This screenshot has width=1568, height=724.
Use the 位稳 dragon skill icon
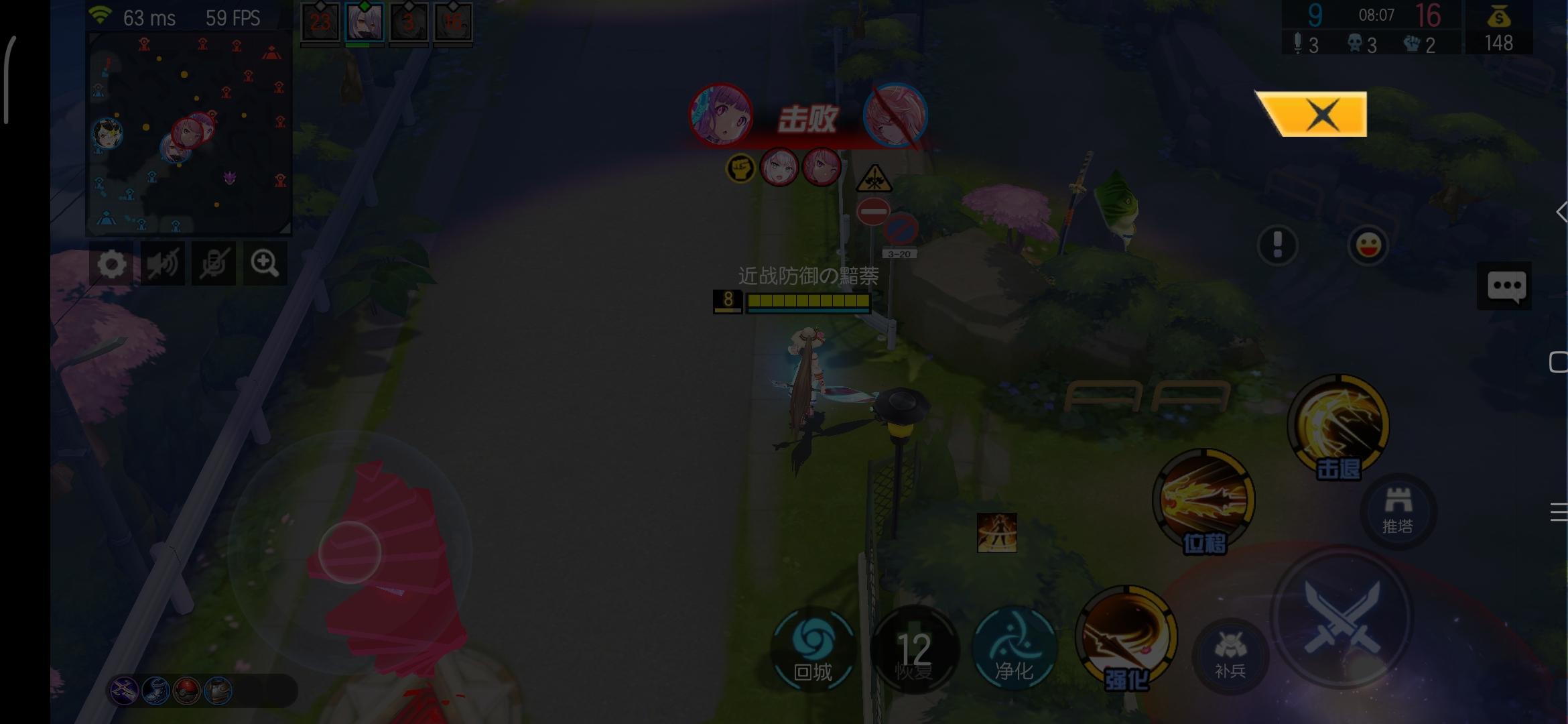pos(1201,503)
